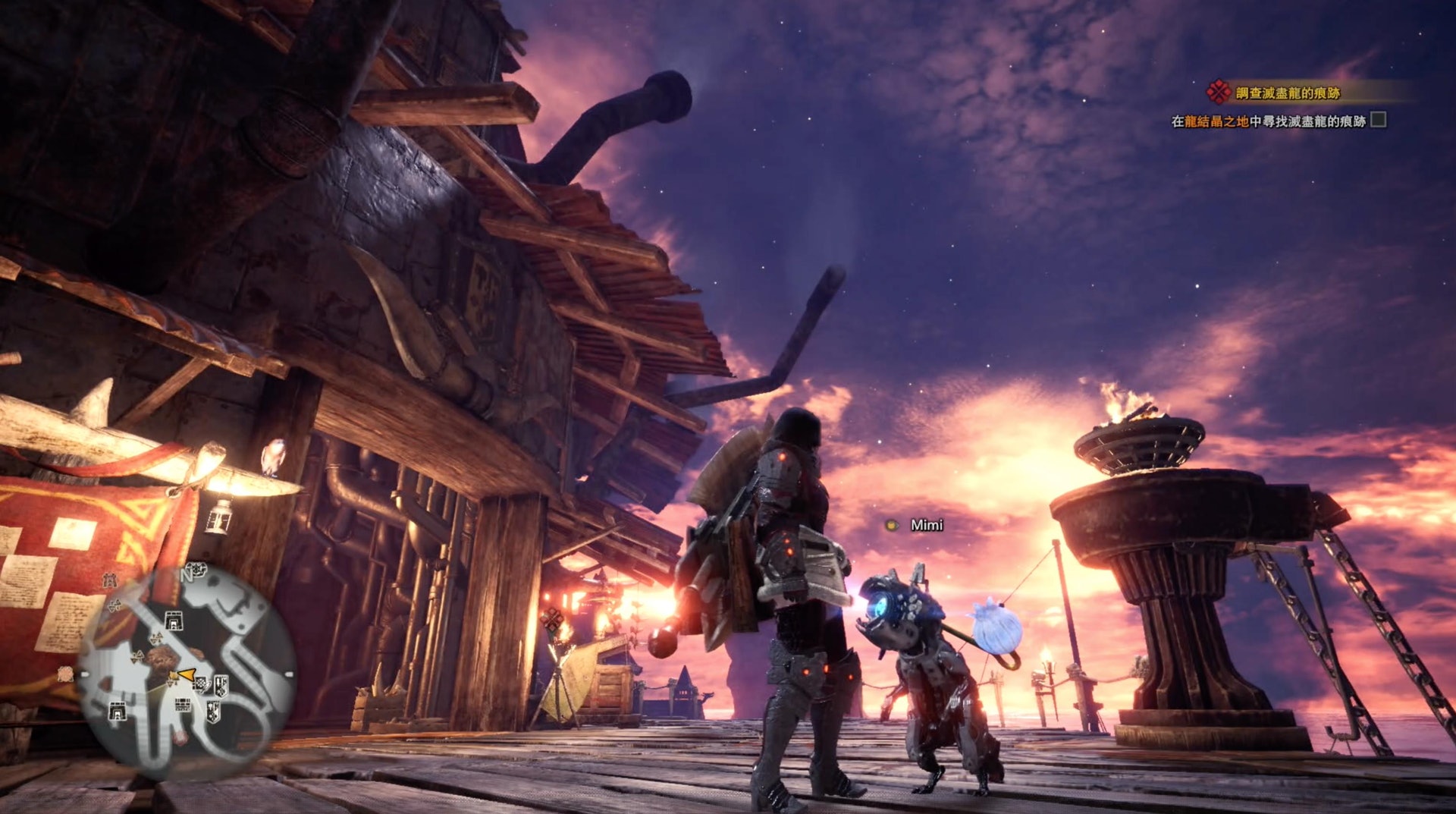Click the red diamond quest emblem
The height and width of the screenshot is (814, 1456).
click(1218, 92)
